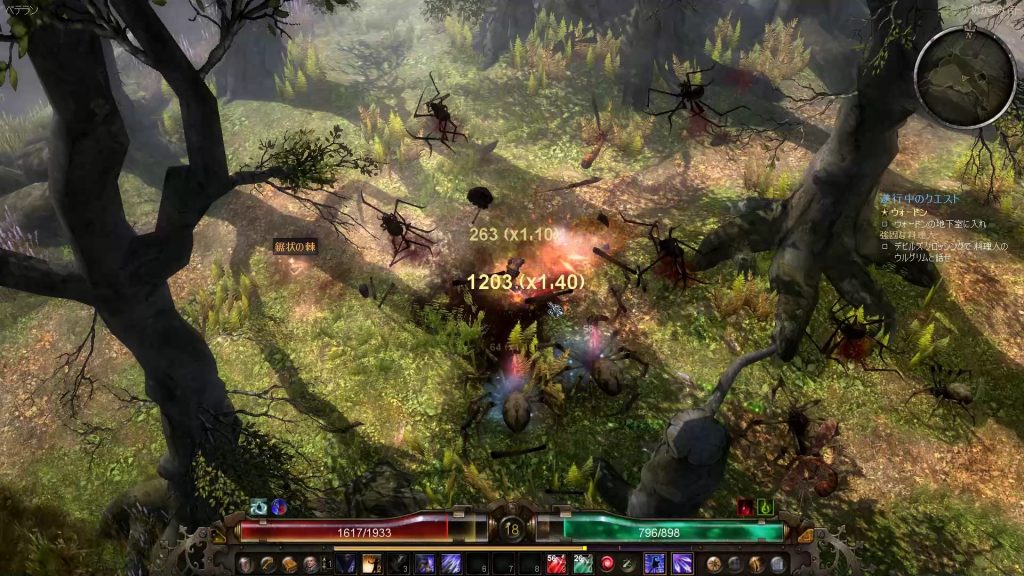
Task: Activate the skill in hotbar slot 2
Action: tap(372, 564)
